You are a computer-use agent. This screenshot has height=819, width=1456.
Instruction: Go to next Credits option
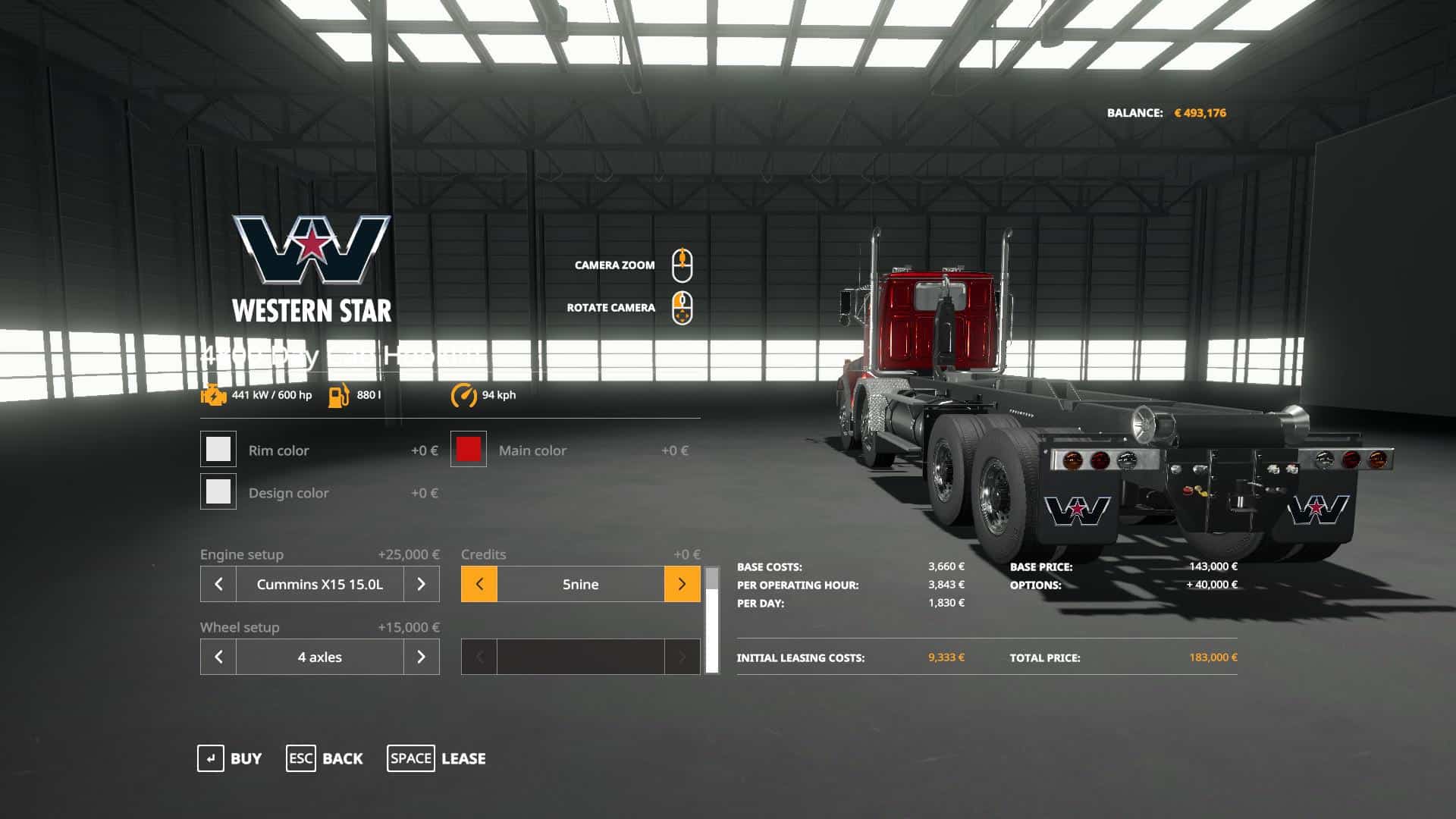click(x=682, y=584)
